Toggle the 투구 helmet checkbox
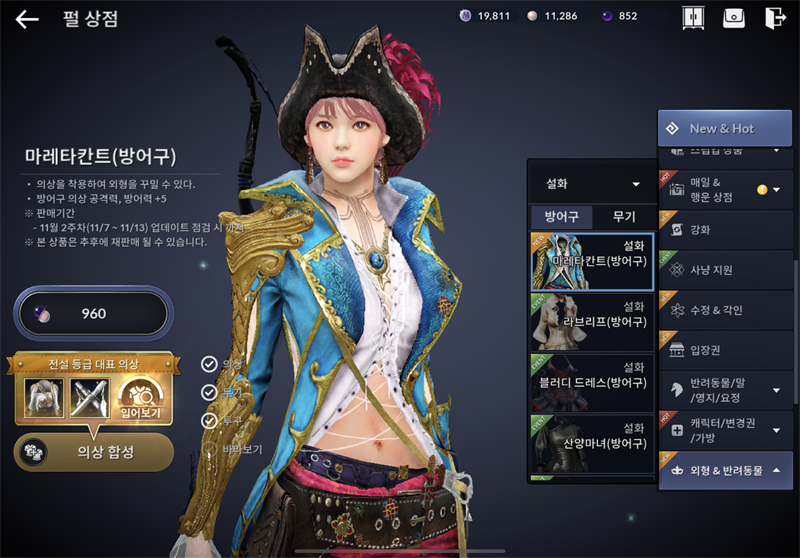Viewport: 800px width, 558px height. coord(209,421)
